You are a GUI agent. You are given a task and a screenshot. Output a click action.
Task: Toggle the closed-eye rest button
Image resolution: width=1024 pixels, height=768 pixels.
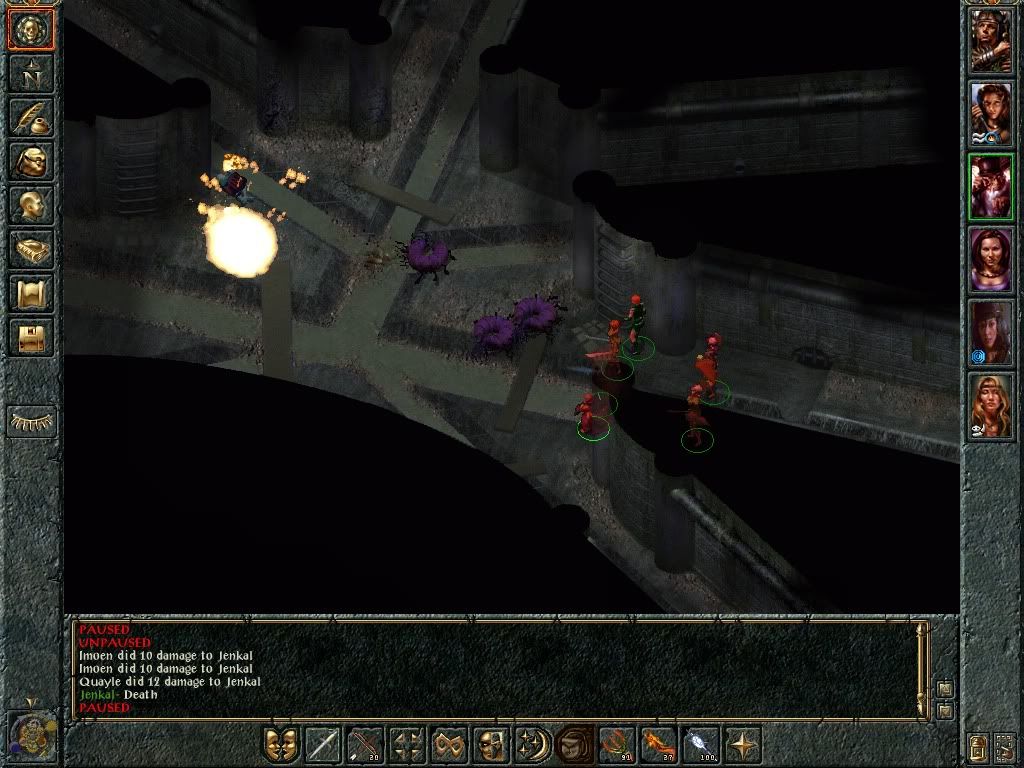pos(30,421)
